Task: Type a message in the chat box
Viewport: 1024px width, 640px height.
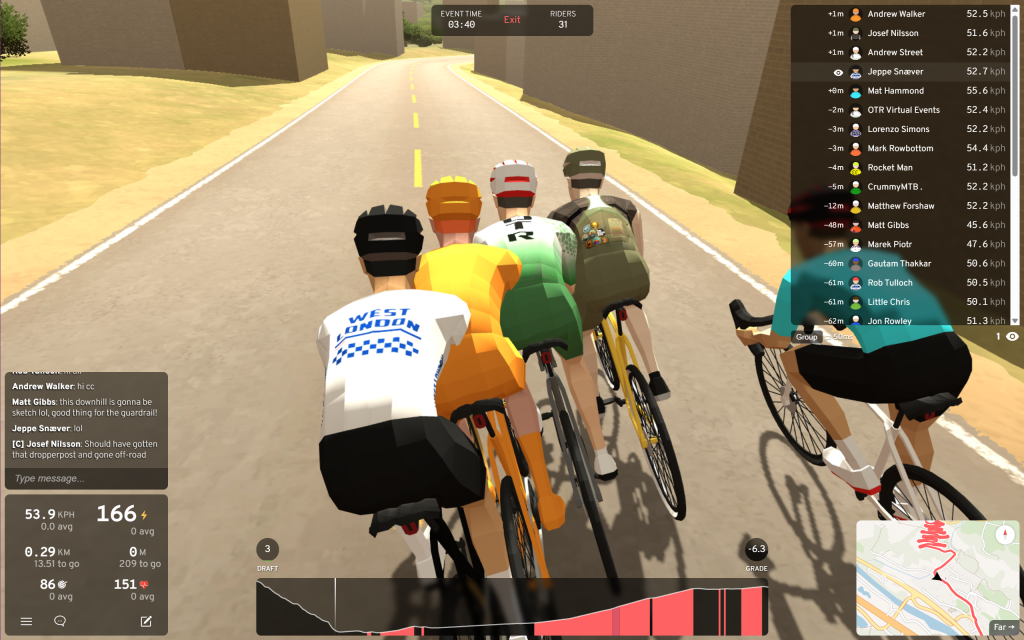Action: [x=86, y=478]
